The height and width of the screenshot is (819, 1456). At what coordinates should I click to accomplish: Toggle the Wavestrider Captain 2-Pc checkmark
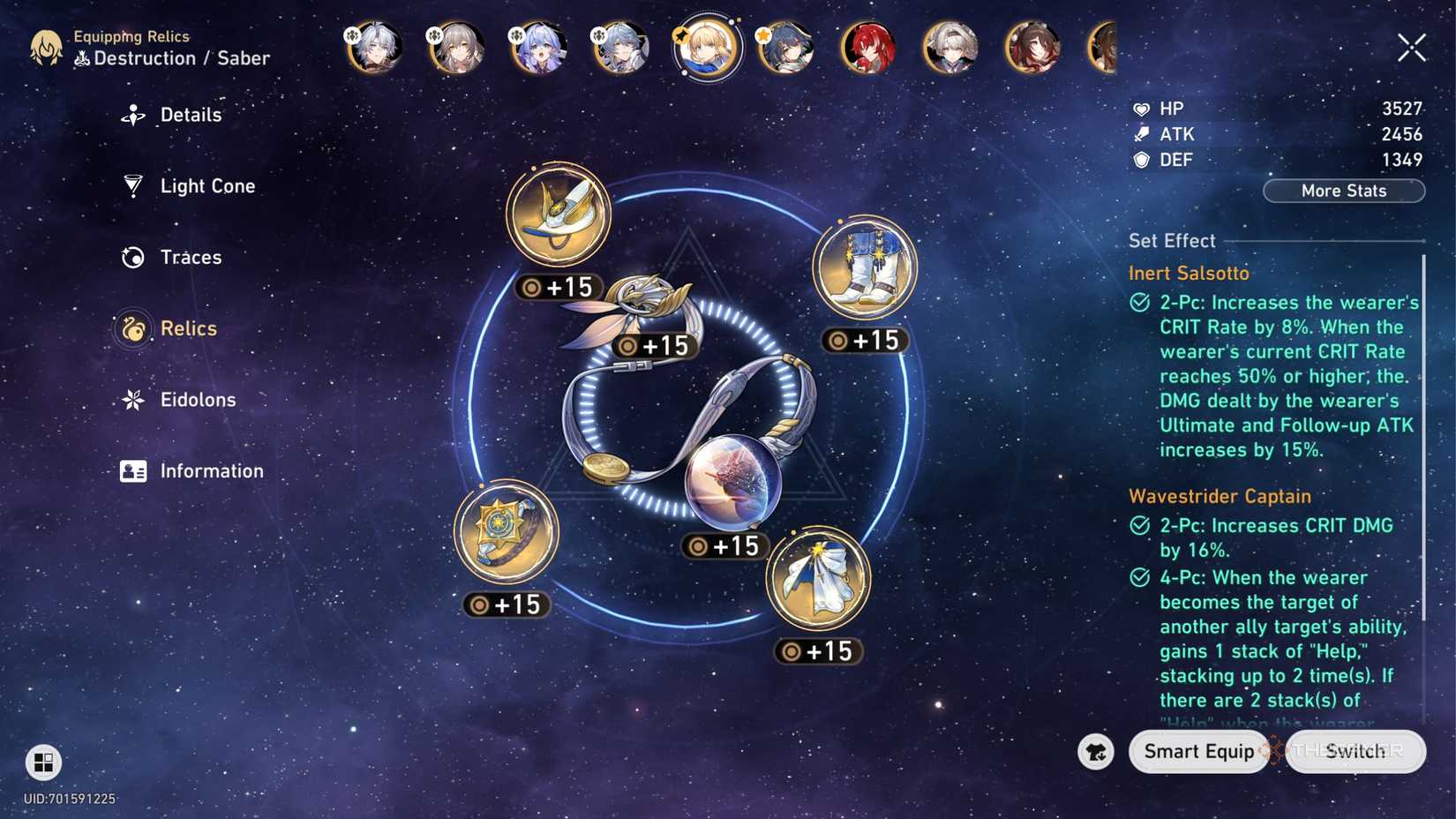click(1139, 525)
